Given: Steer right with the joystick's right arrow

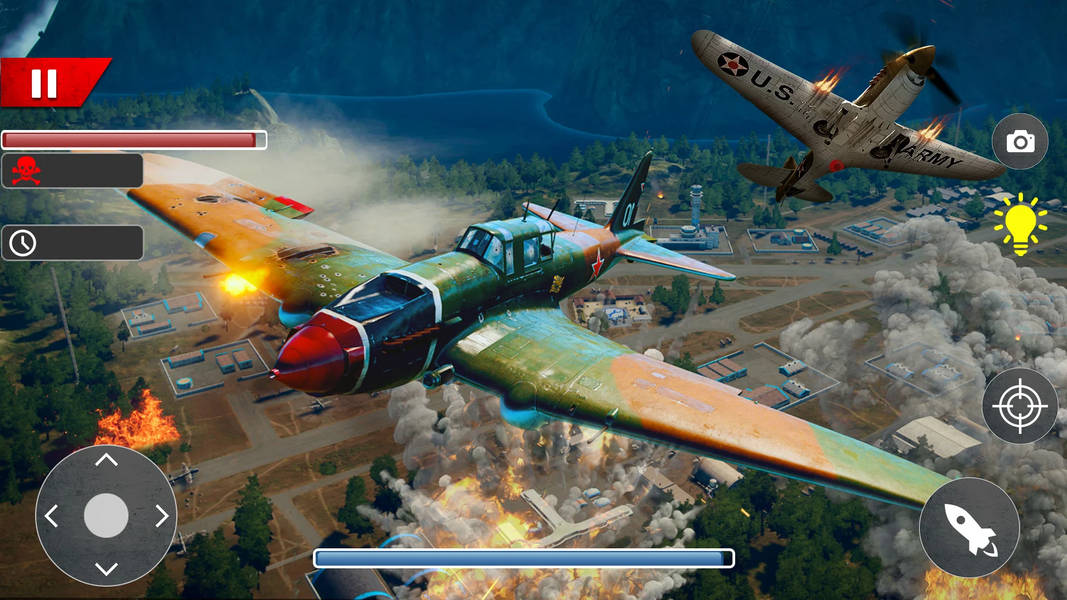Looking at the screenshot, I should pyautogui.click(x=161, y=516).
